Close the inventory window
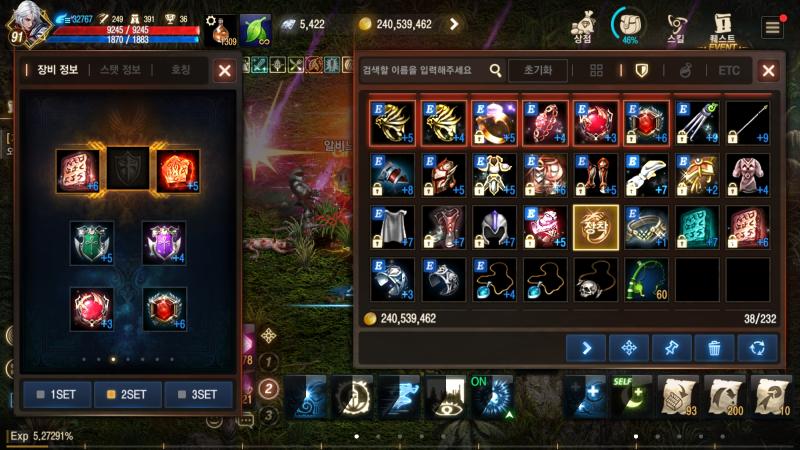Viewport: 800px width, 450px height. point(768,70)
